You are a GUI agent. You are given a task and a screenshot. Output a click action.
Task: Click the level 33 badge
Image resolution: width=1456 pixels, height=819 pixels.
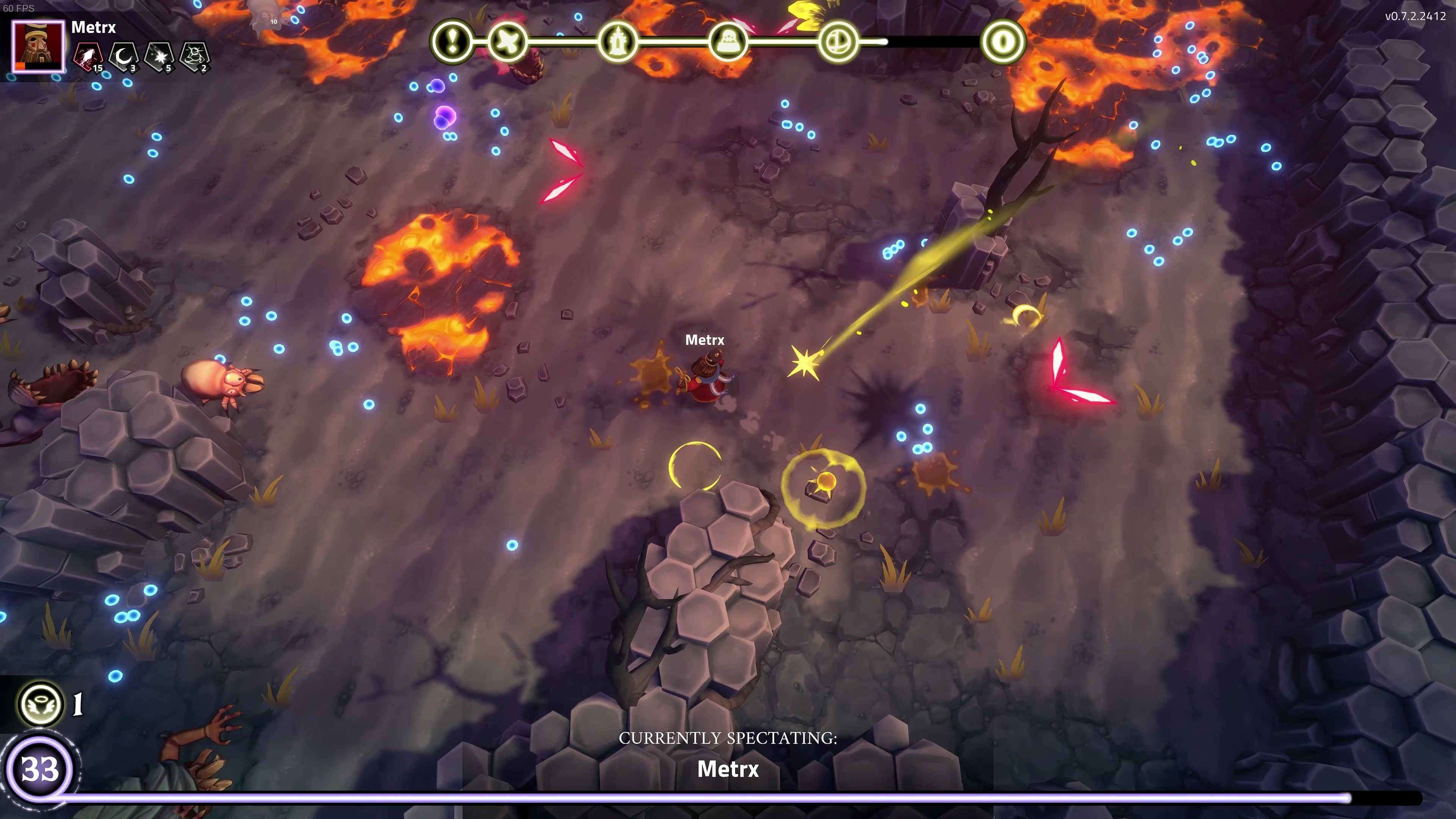[39, 769]
